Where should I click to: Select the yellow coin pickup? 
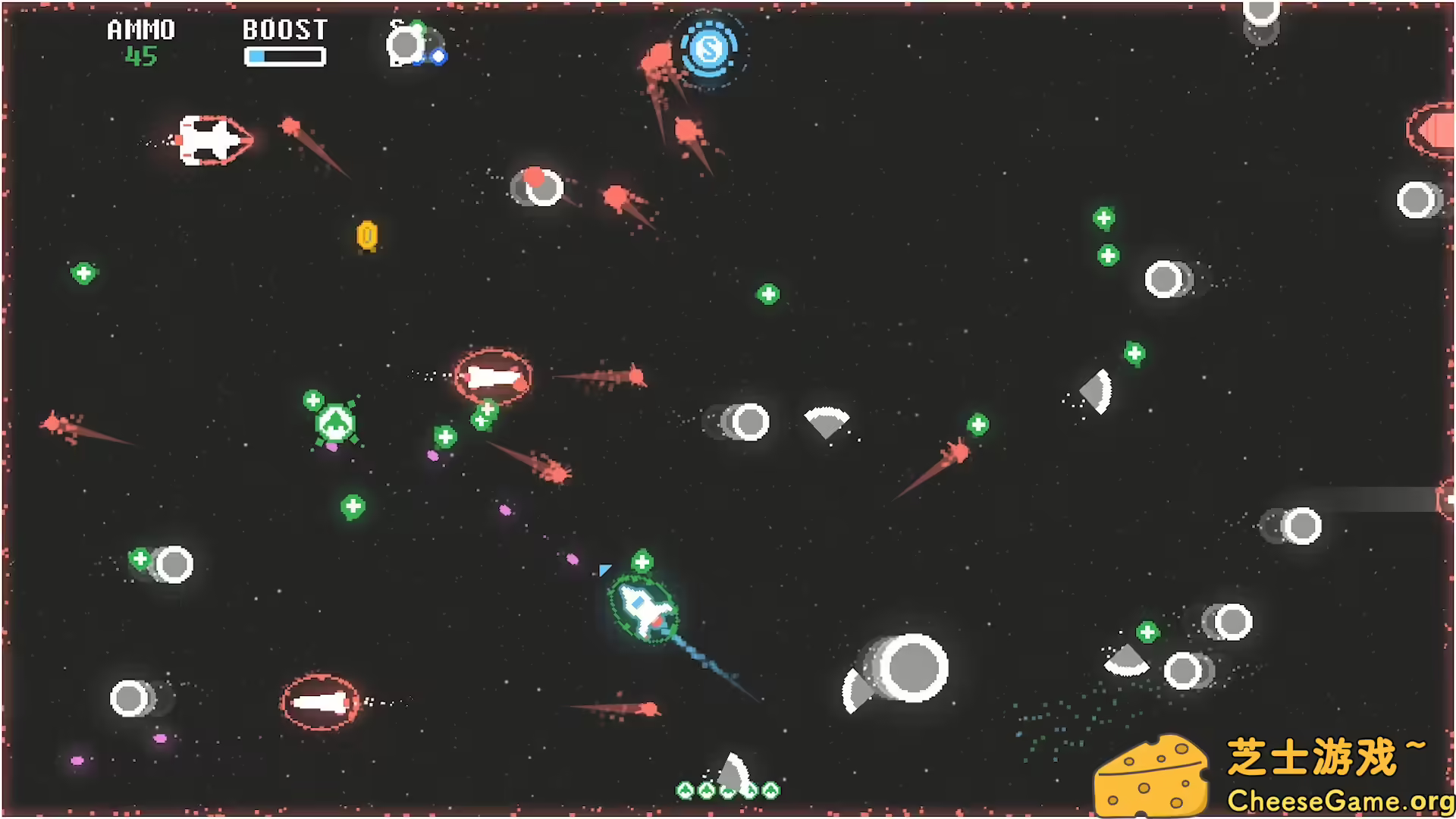click(369, 235)
